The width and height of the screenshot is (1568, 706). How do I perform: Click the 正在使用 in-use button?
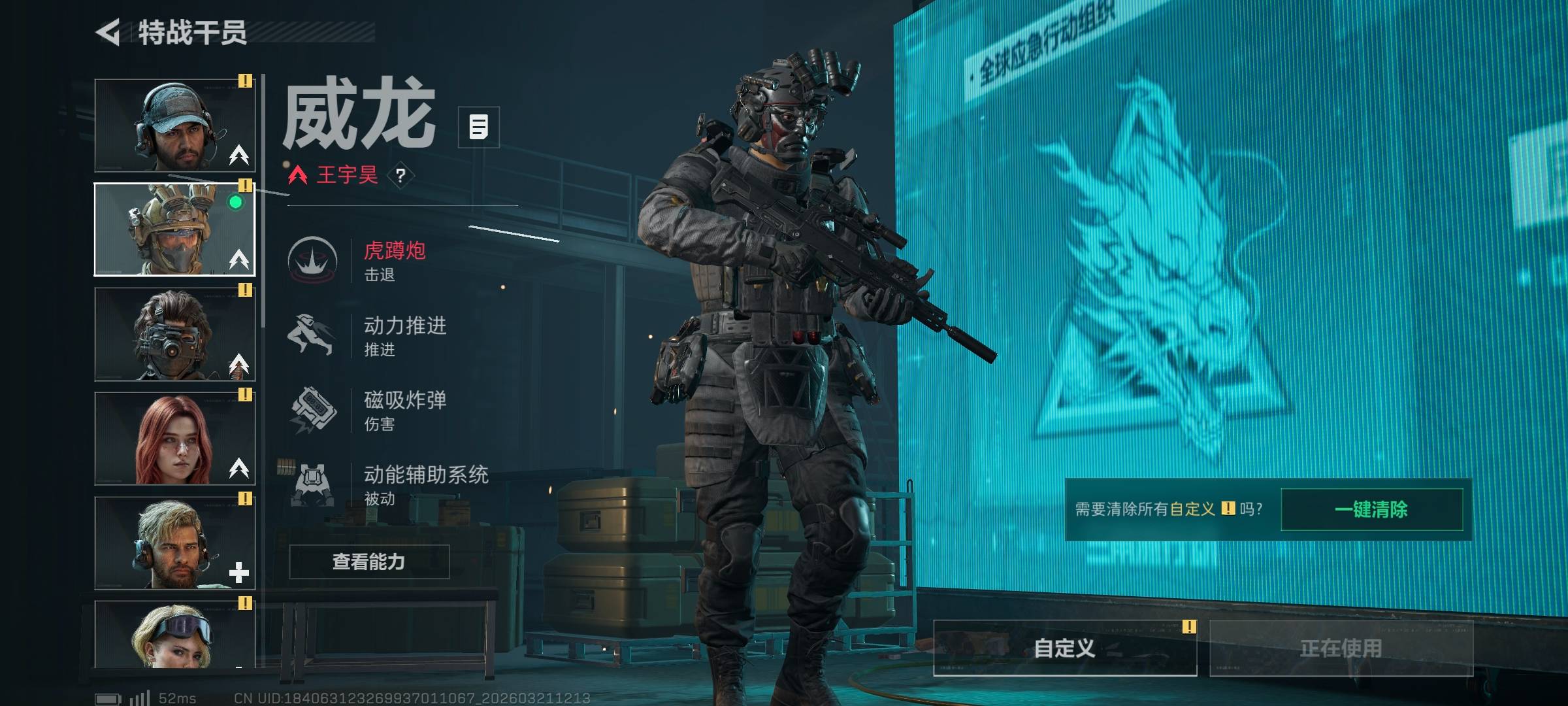[1341, 648]
